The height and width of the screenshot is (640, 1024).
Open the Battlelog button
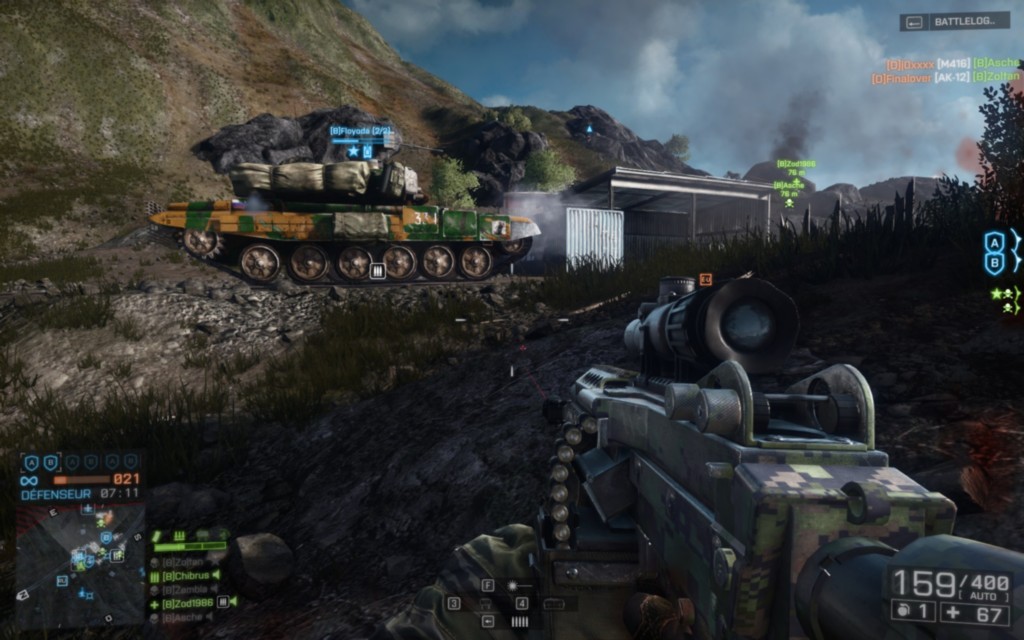(x=954, y=20)
